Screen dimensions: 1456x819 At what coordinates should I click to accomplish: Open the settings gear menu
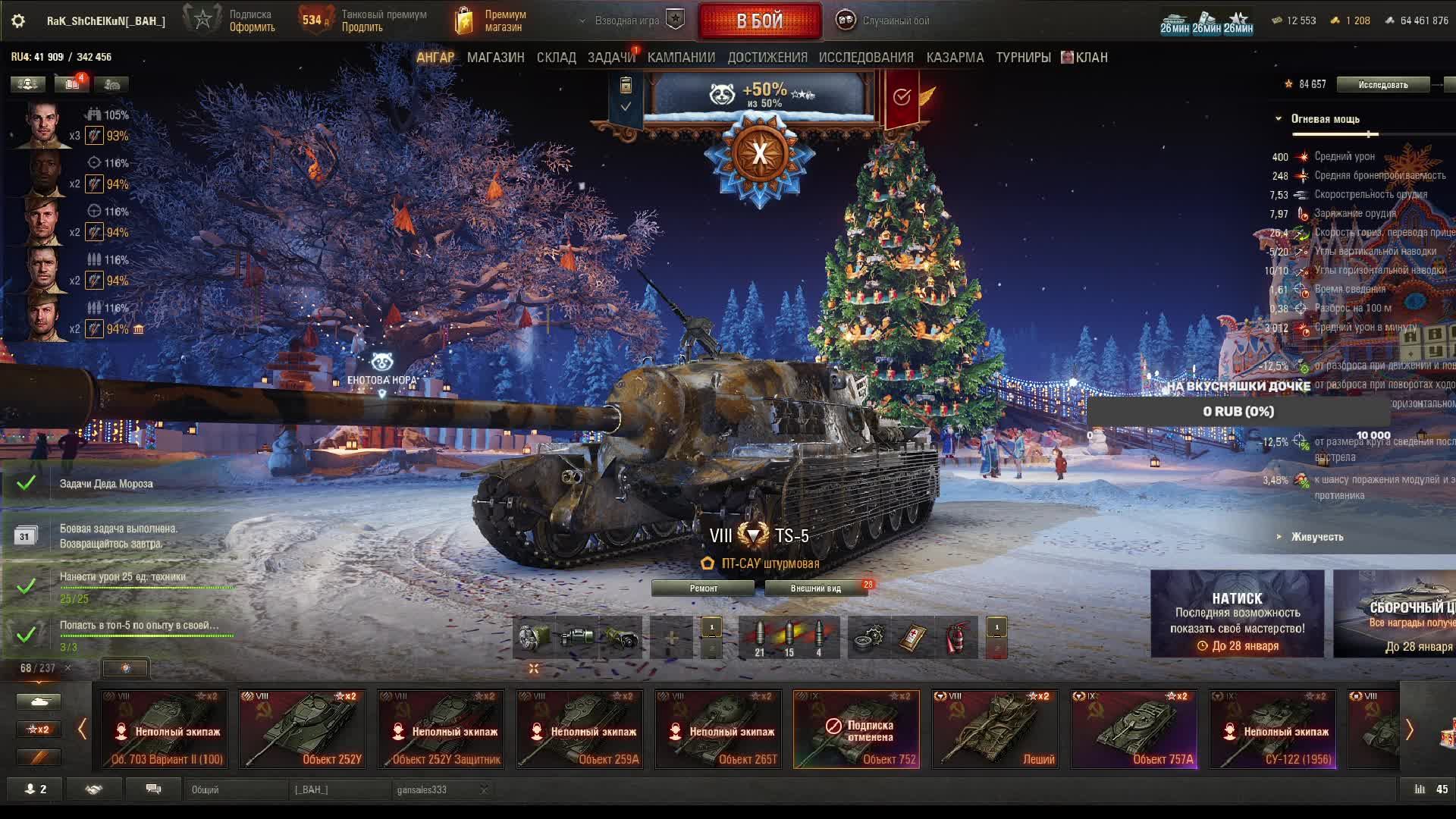pos(18,20)
